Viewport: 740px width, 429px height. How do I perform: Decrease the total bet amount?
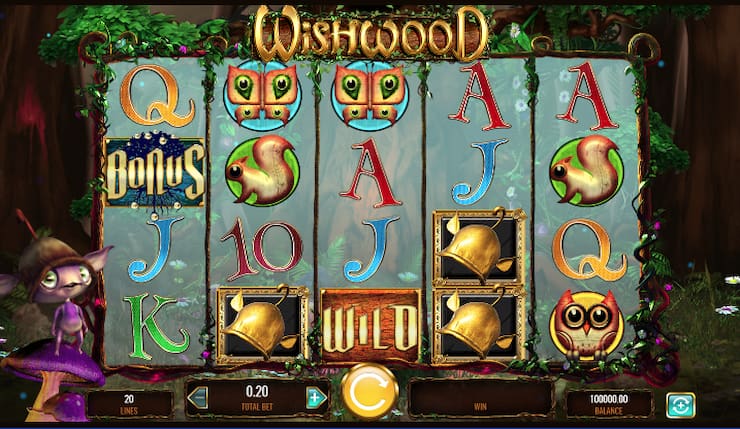tap(200, 398)
